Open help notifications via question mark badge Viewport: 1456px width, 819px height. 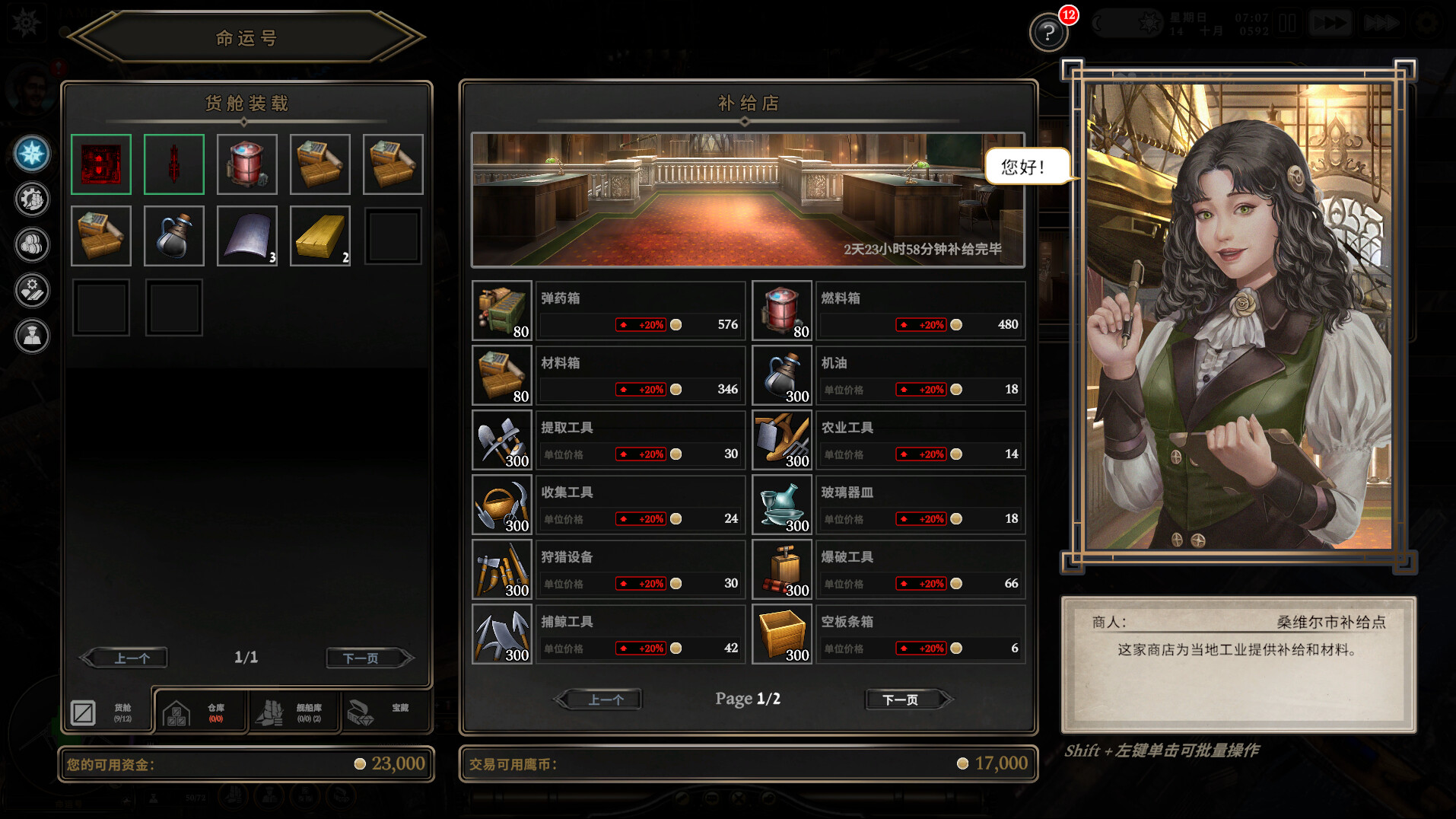pyautogui.click(x=1048, y=32)
